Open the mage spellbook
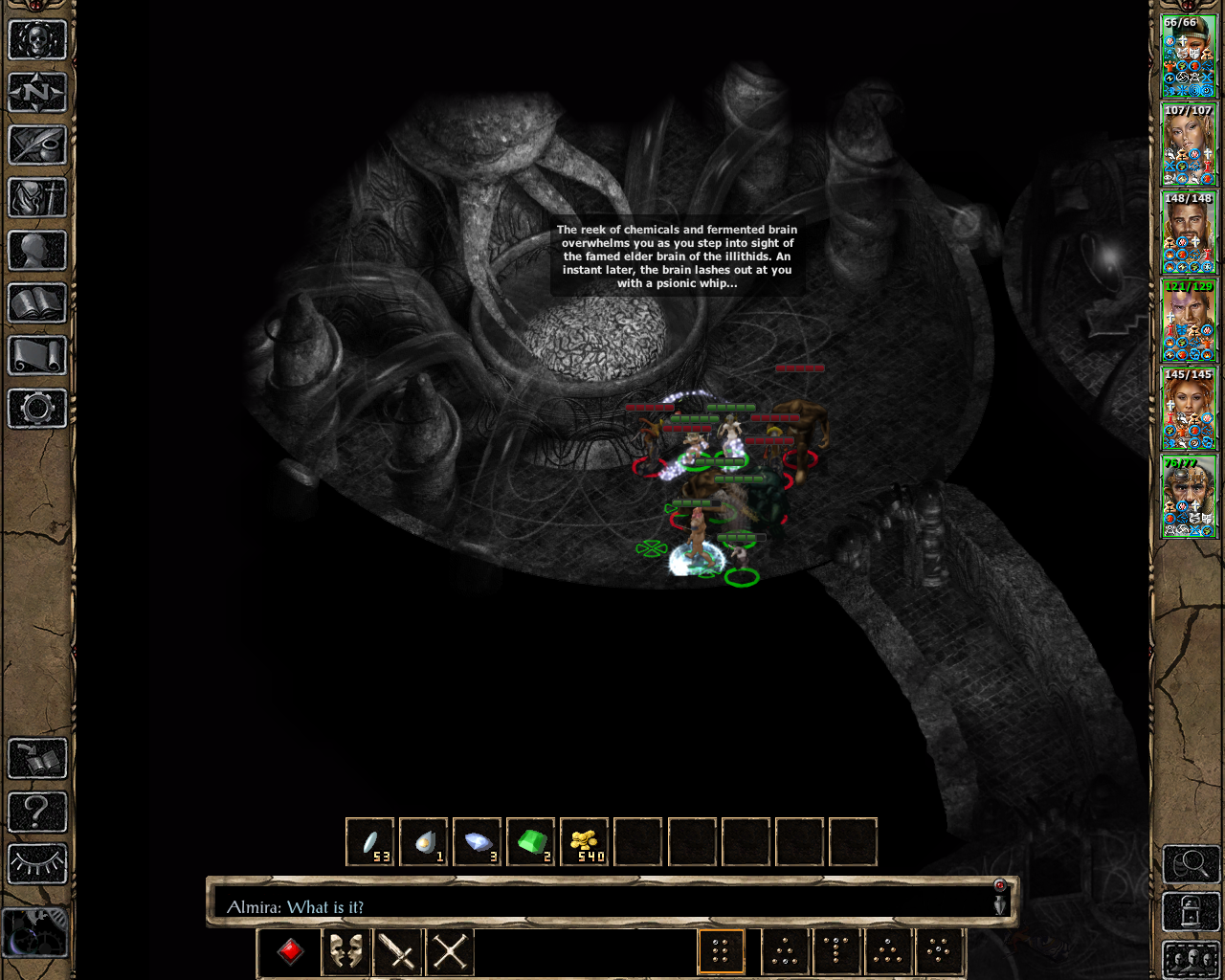This screenshot has width=1225, height=980. tap(37, 303)
